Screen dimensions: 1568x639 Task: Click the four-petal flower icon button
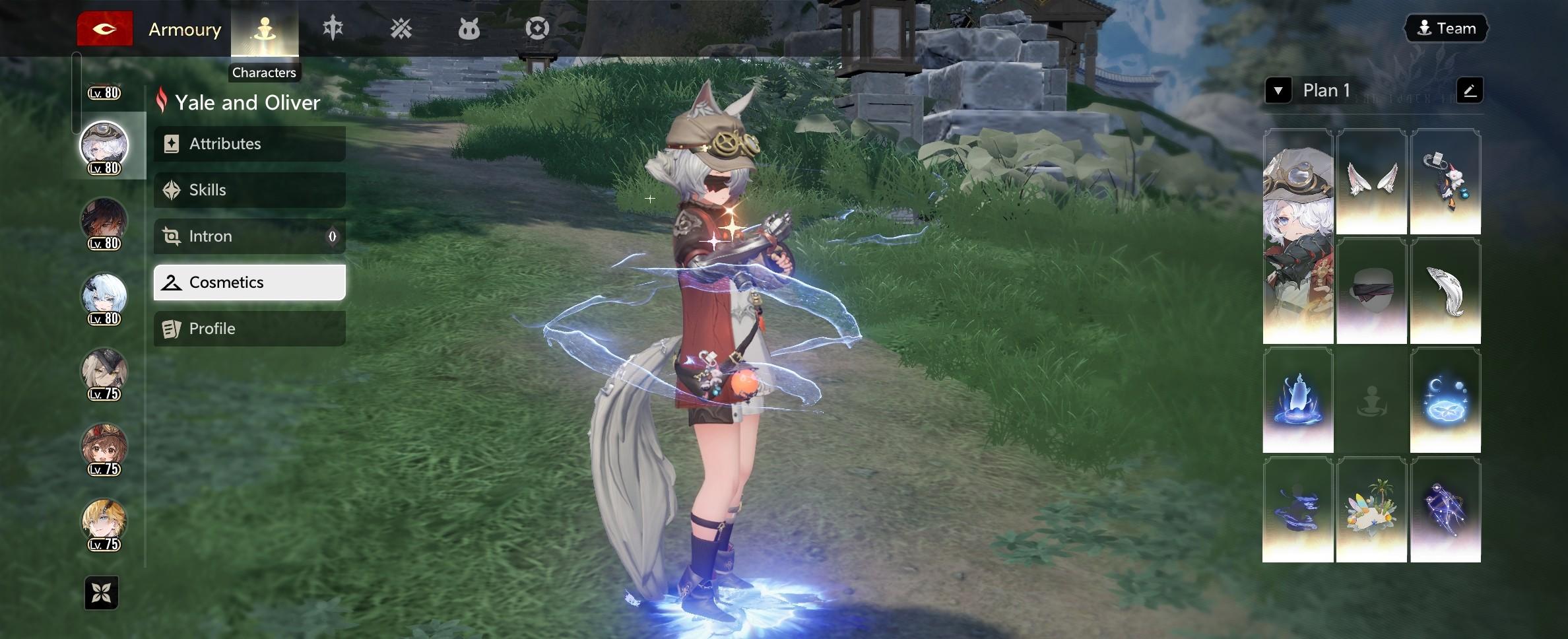tap(102, 593)
